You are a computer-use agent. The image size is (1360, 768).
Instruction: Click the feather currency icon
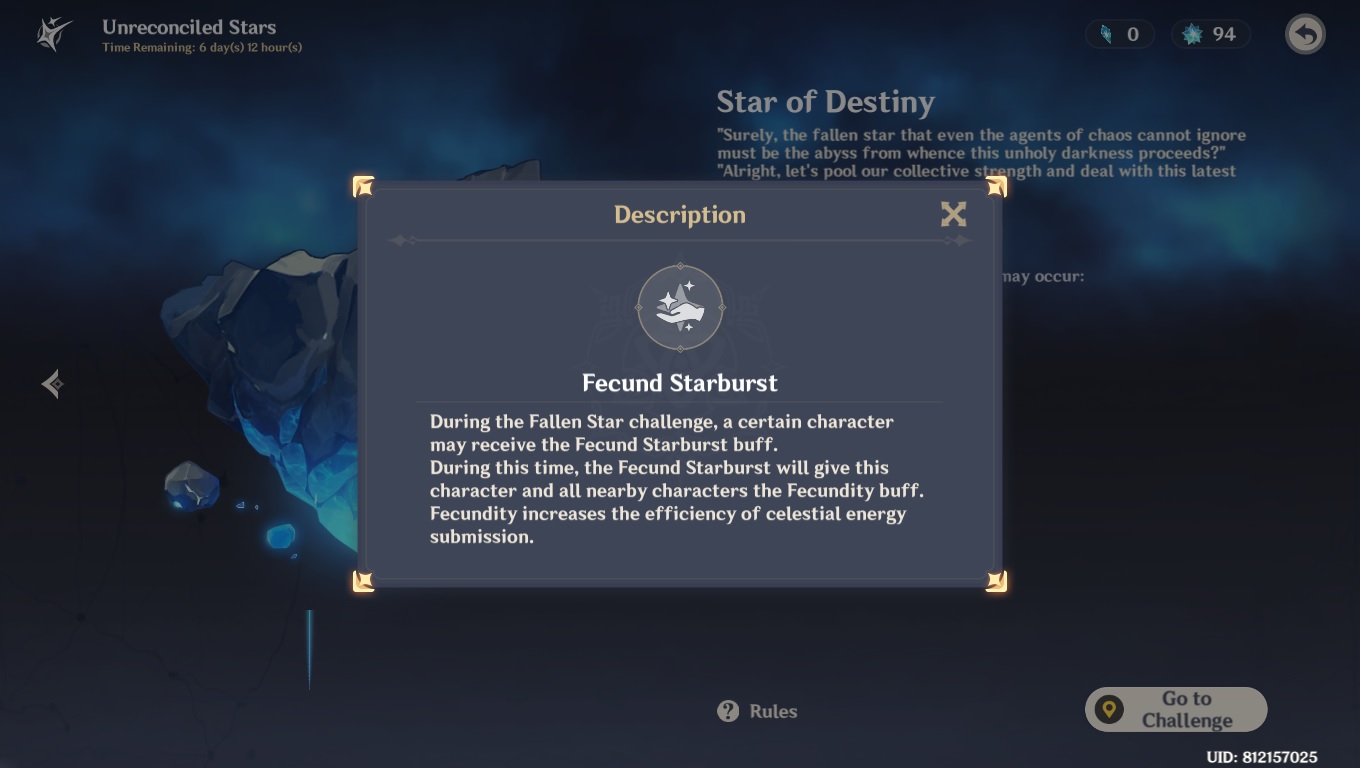click(1103, 33)
